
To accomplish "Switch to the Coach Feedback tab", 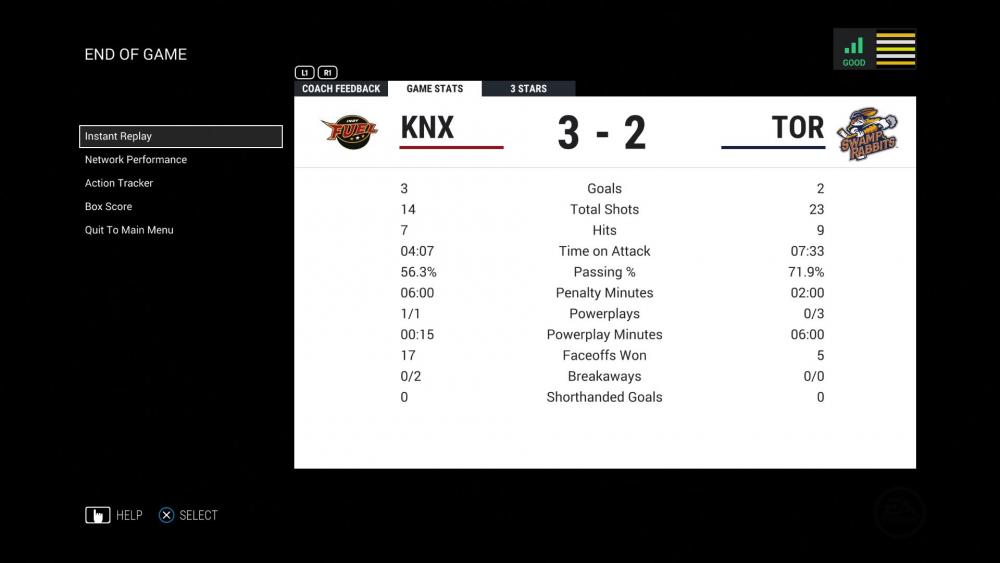I will 341,89.
